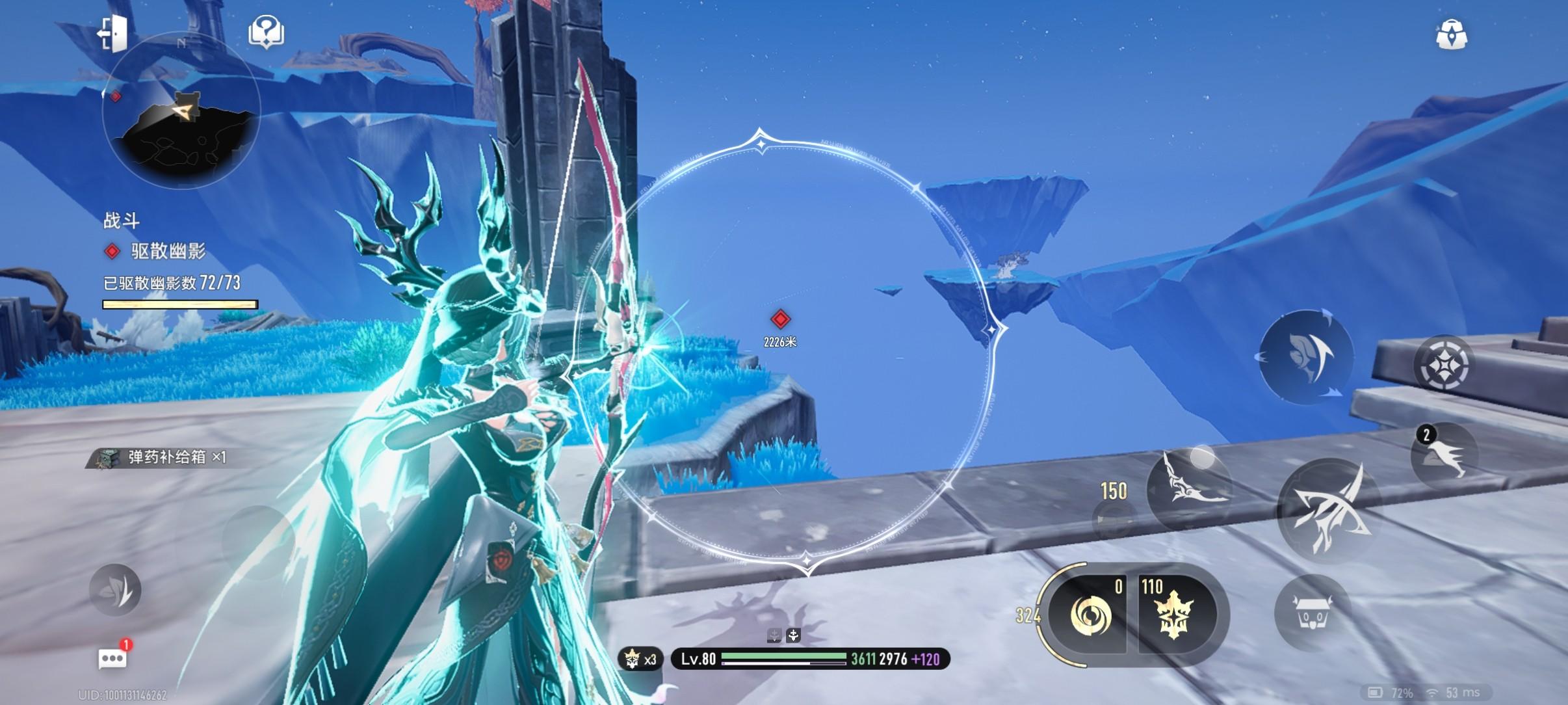Switch to the melee weapon button
Image resolution: width=1568 pixels, height=705 pixels.
pos(1190,487)
